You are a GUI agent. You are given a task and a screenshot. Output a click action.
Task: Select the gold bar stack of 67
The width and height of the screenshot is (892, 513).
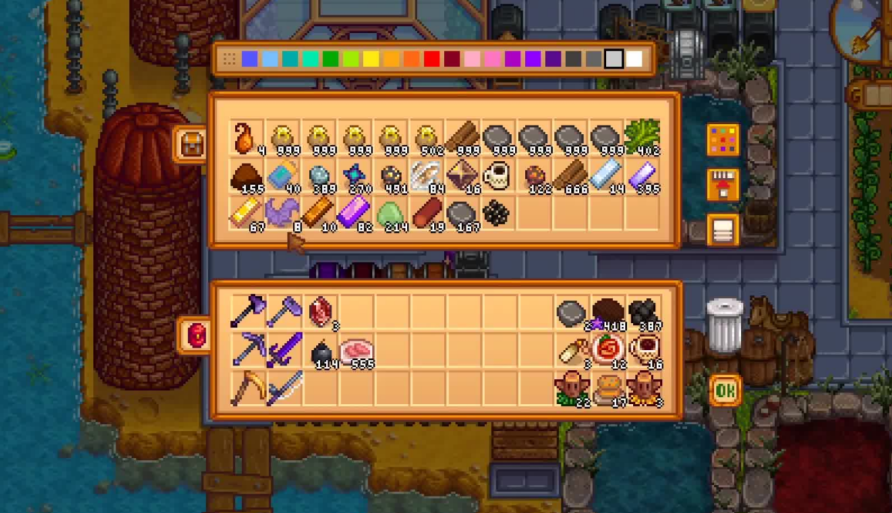point(245,214)
